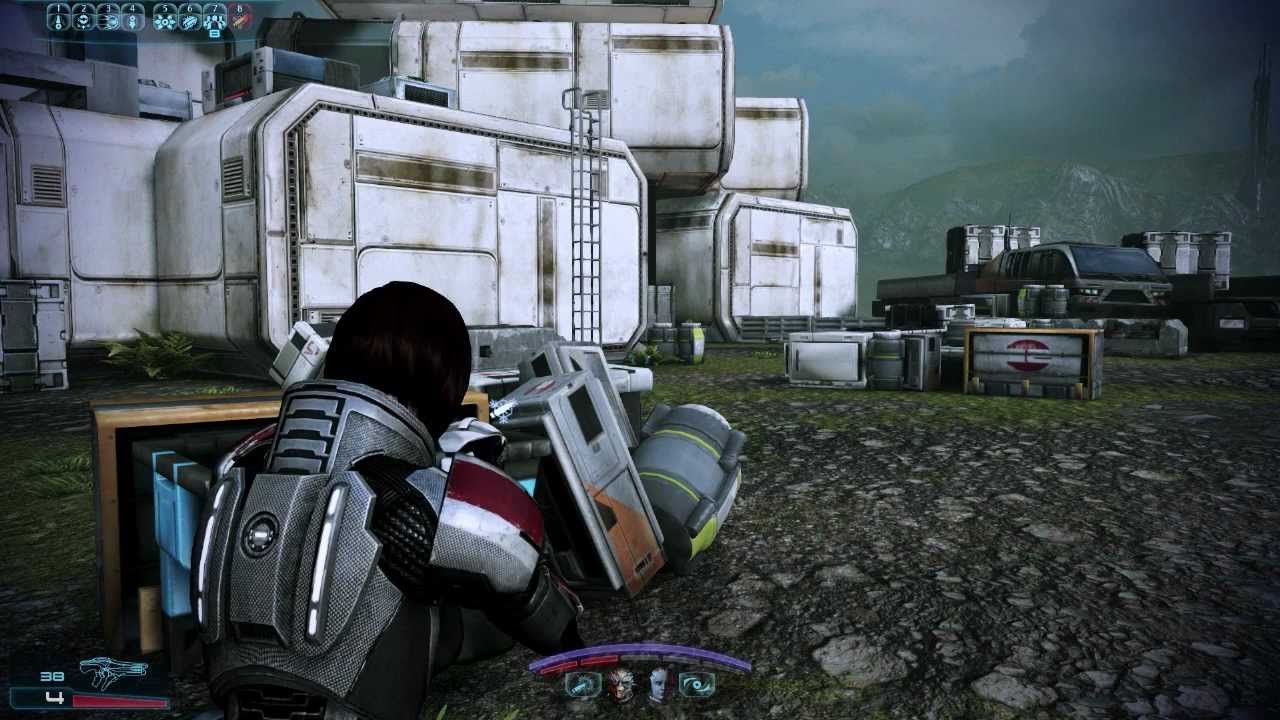Click the thermal clip count showing 4
The image size is (1280, 720).
(56, 697)
